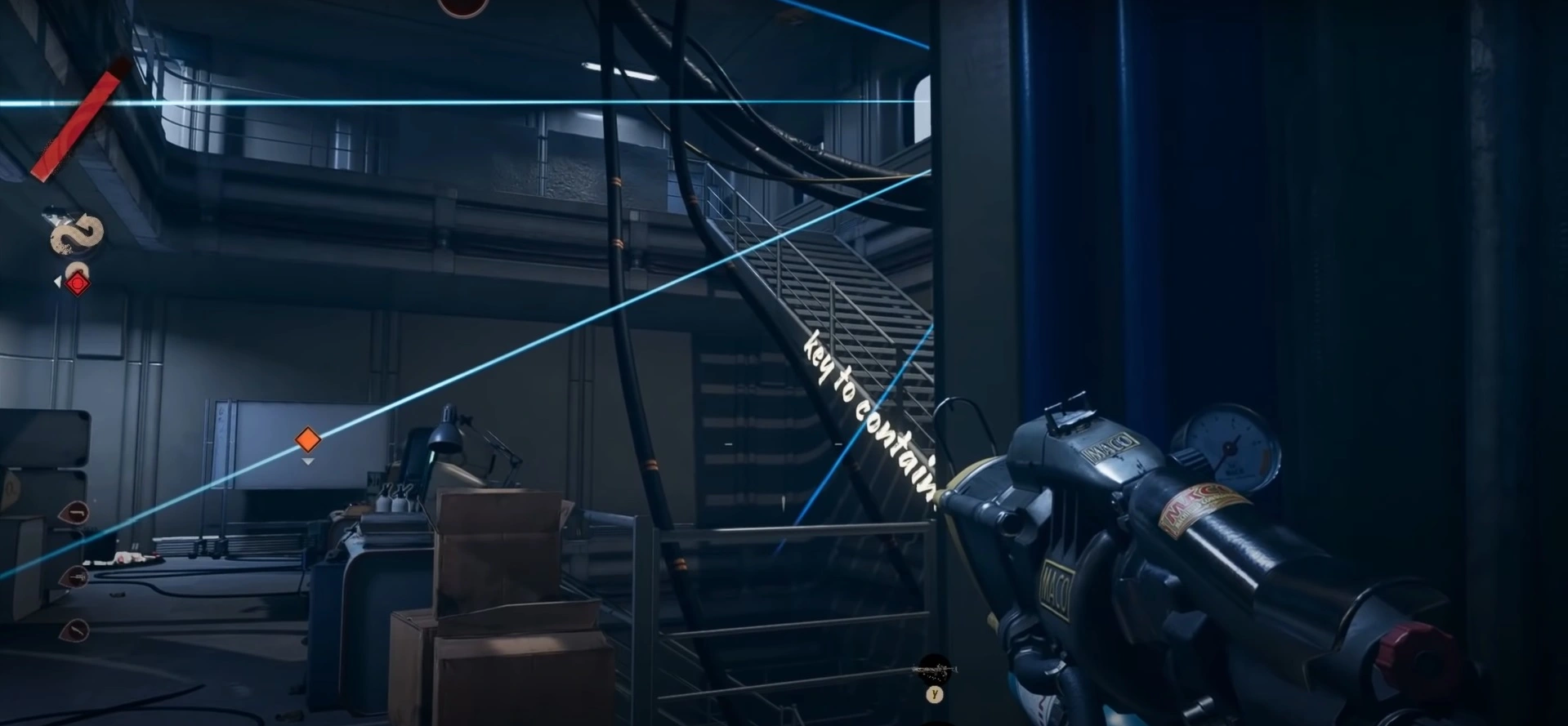
Task: Click the orange diamond objective marker
Action: [306, 439]
